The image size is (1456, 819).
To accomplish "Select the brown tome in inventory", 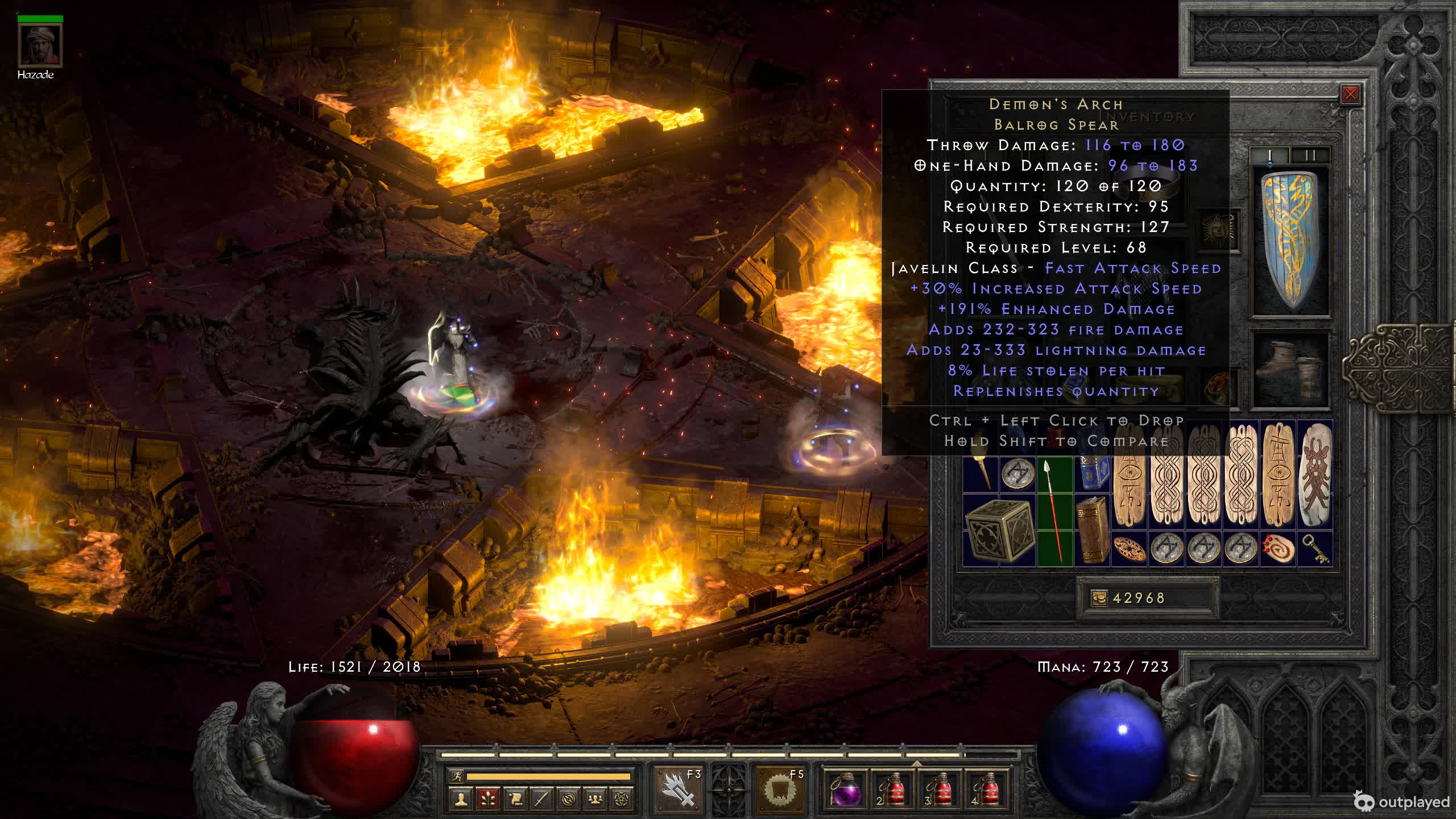I will pyautogui.click(x=1092, y=530).
